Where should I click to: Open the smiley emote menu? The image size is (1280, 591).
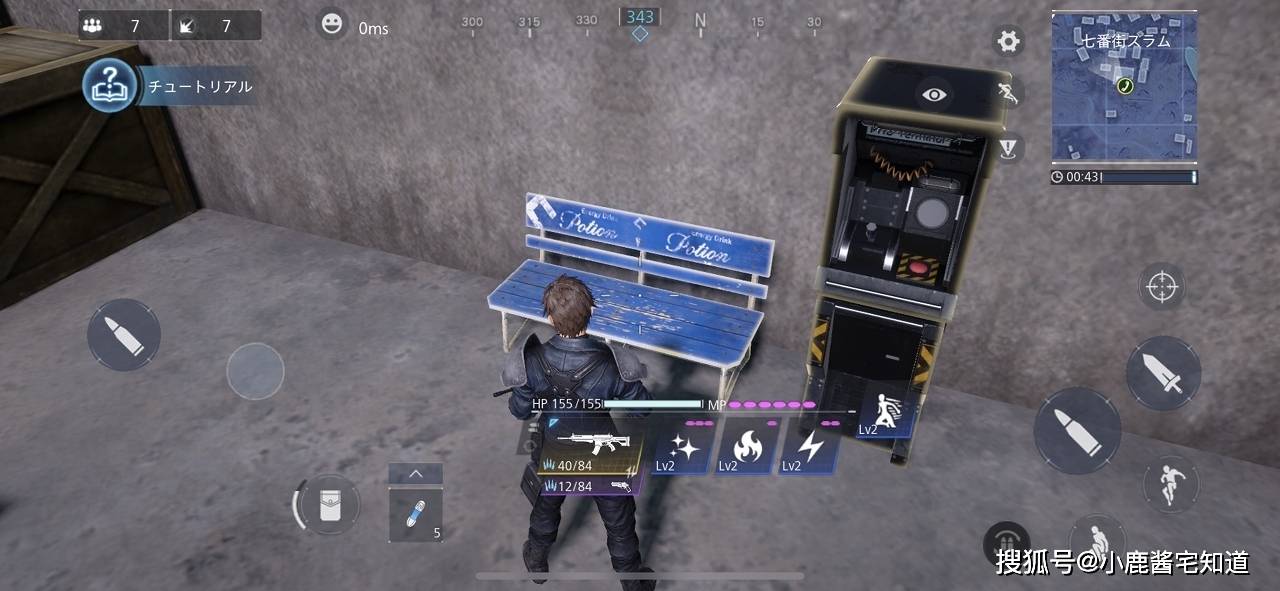(x=332, y=24)
